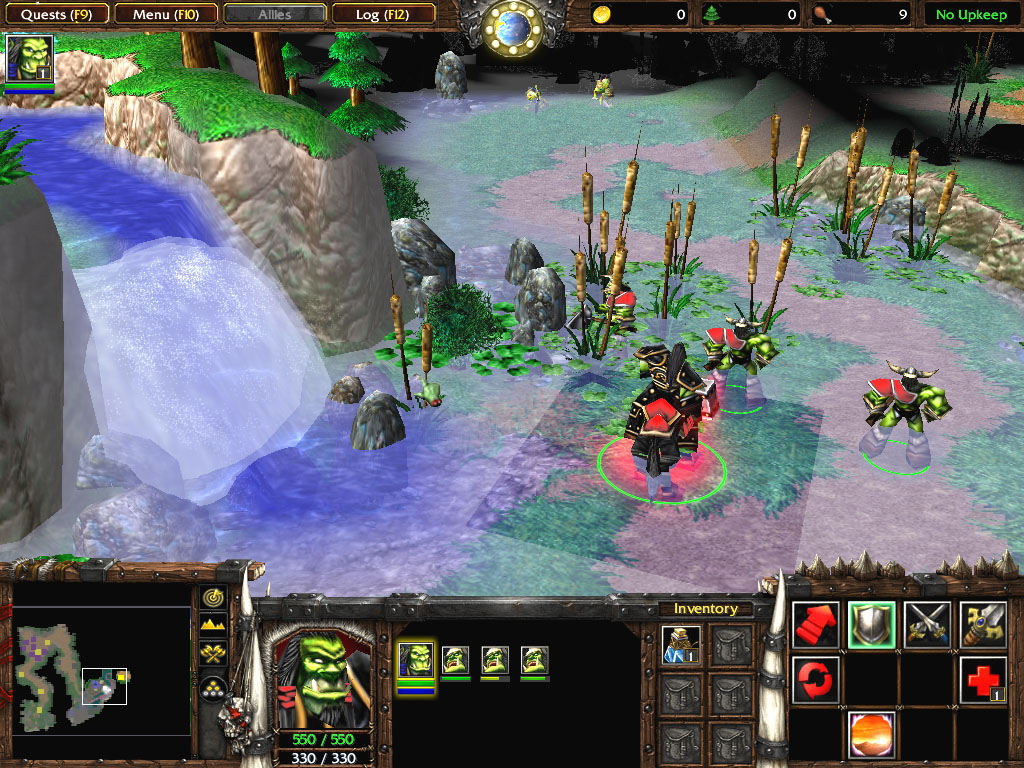The width and height of the screenshot is (1024, 768).
Task: Open the Log button
Action: tap(382, 15)
